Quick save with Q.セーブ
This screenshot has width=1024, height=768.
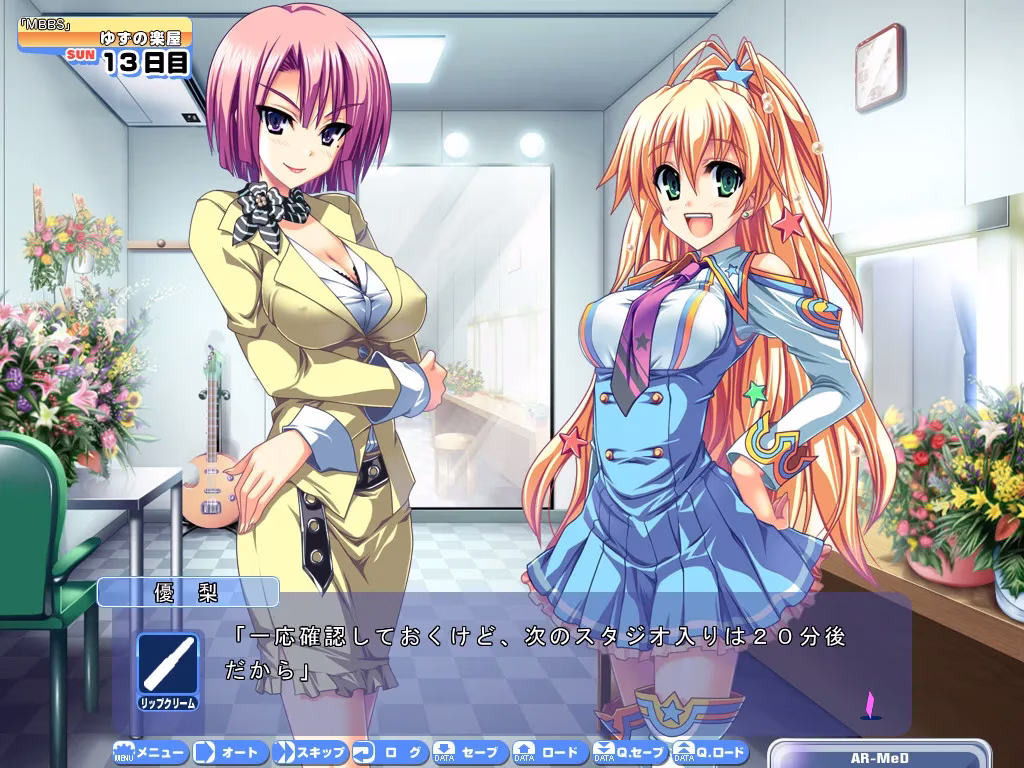pos(630,752)
